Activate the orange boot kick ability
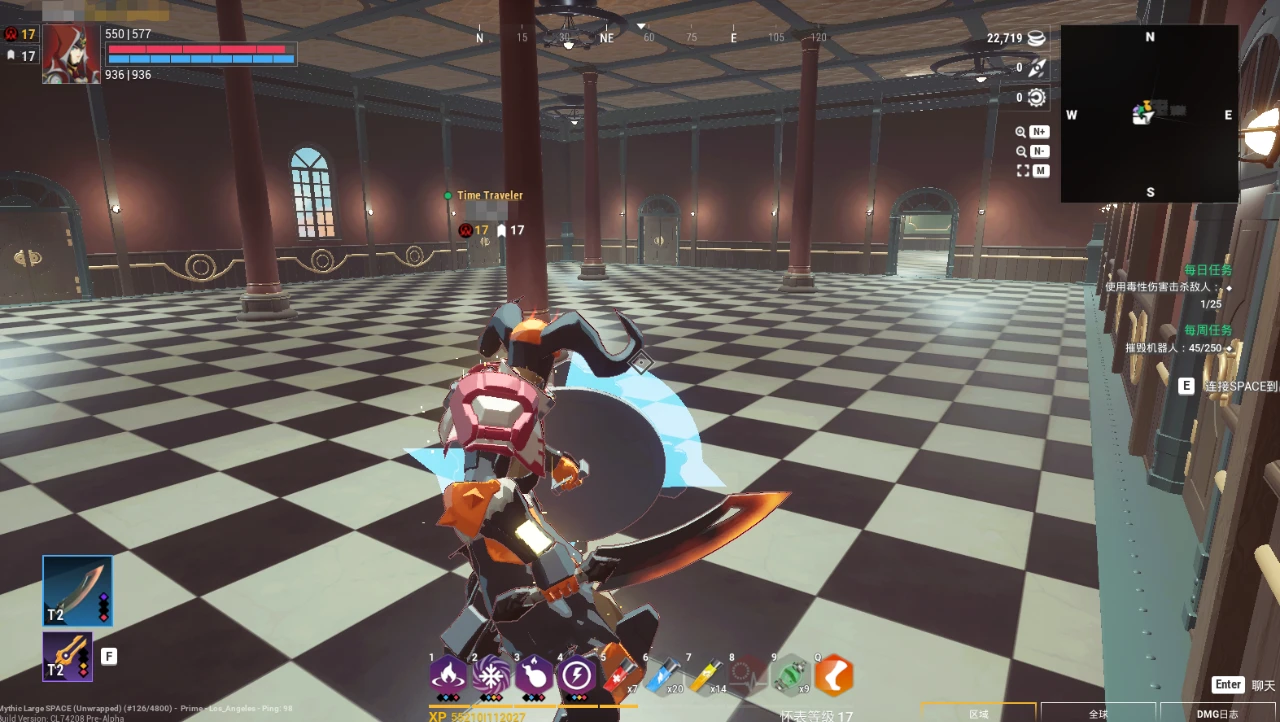 coord(834,676)
